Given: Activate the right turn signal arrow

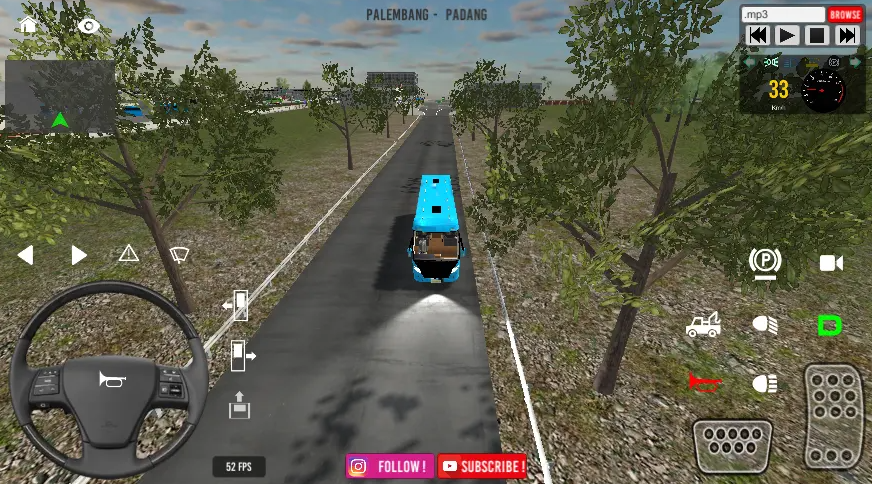Looking at the screenshot, I should 78,255.
